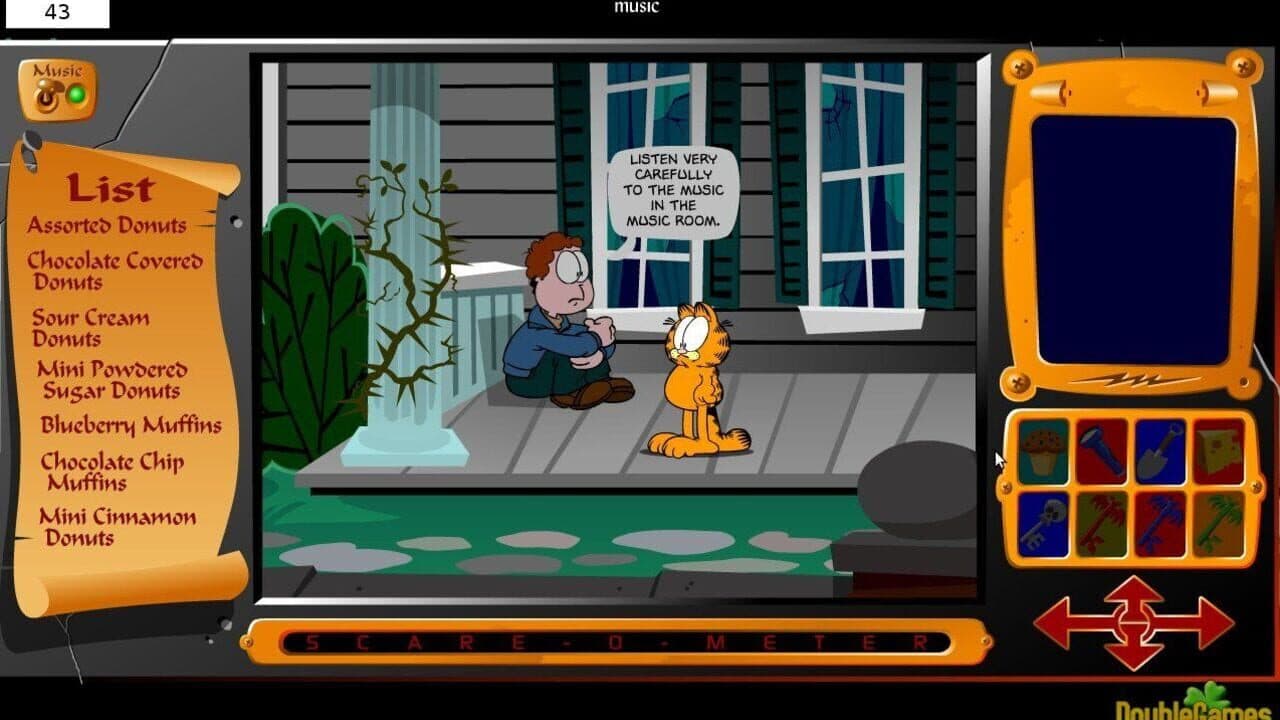Select the cheese wedge item

[x=1218, y=452]
